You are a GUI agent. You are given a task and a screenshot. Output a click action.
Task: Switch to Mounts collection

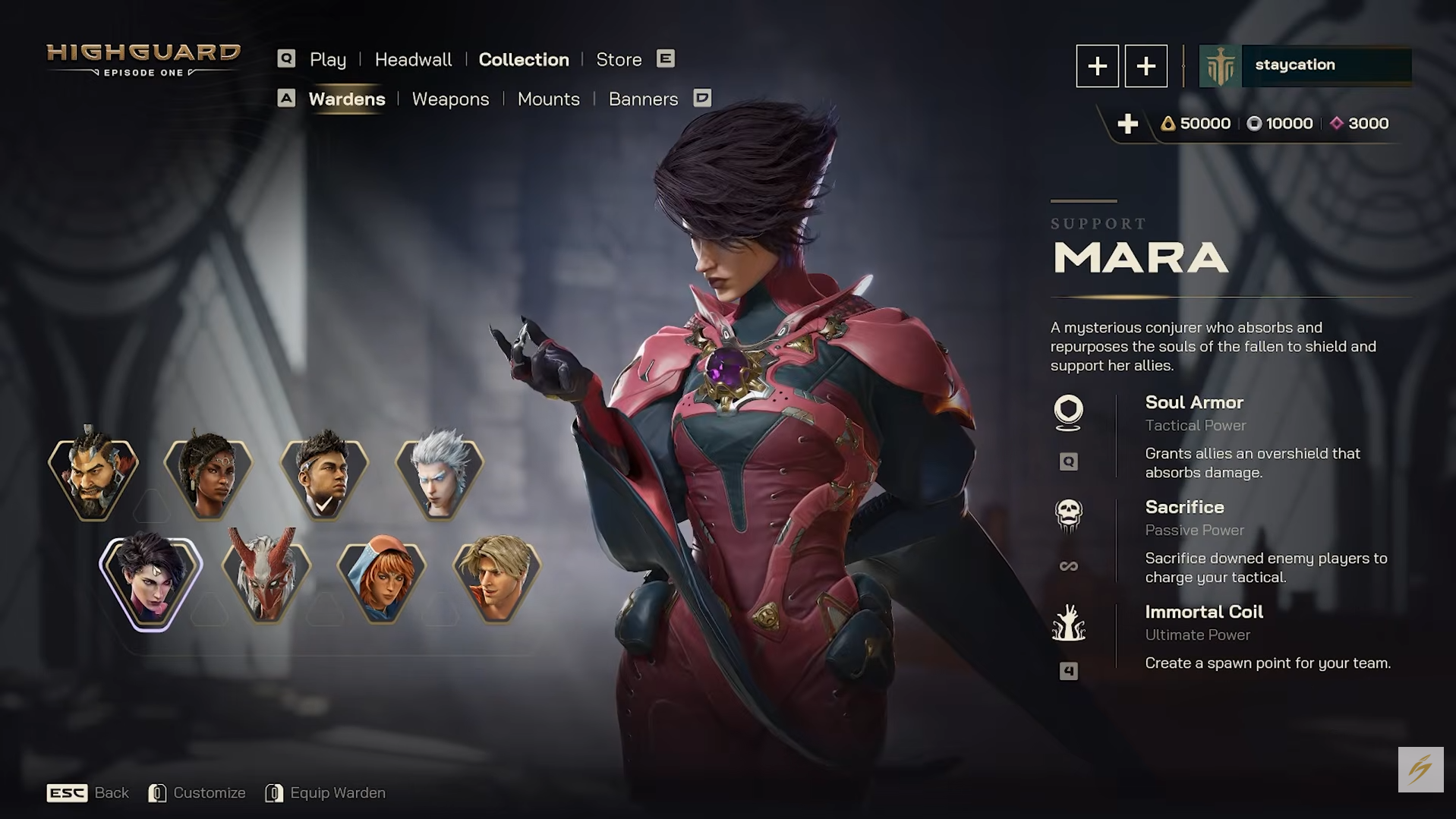pos(548,99)
